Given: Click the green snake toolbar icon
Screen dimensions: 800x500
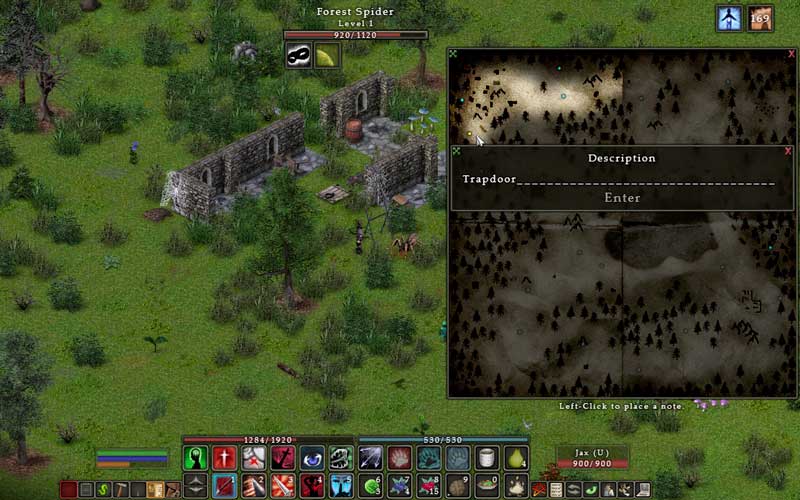Looking at the screenshot, I should click(x=102, y=490).
